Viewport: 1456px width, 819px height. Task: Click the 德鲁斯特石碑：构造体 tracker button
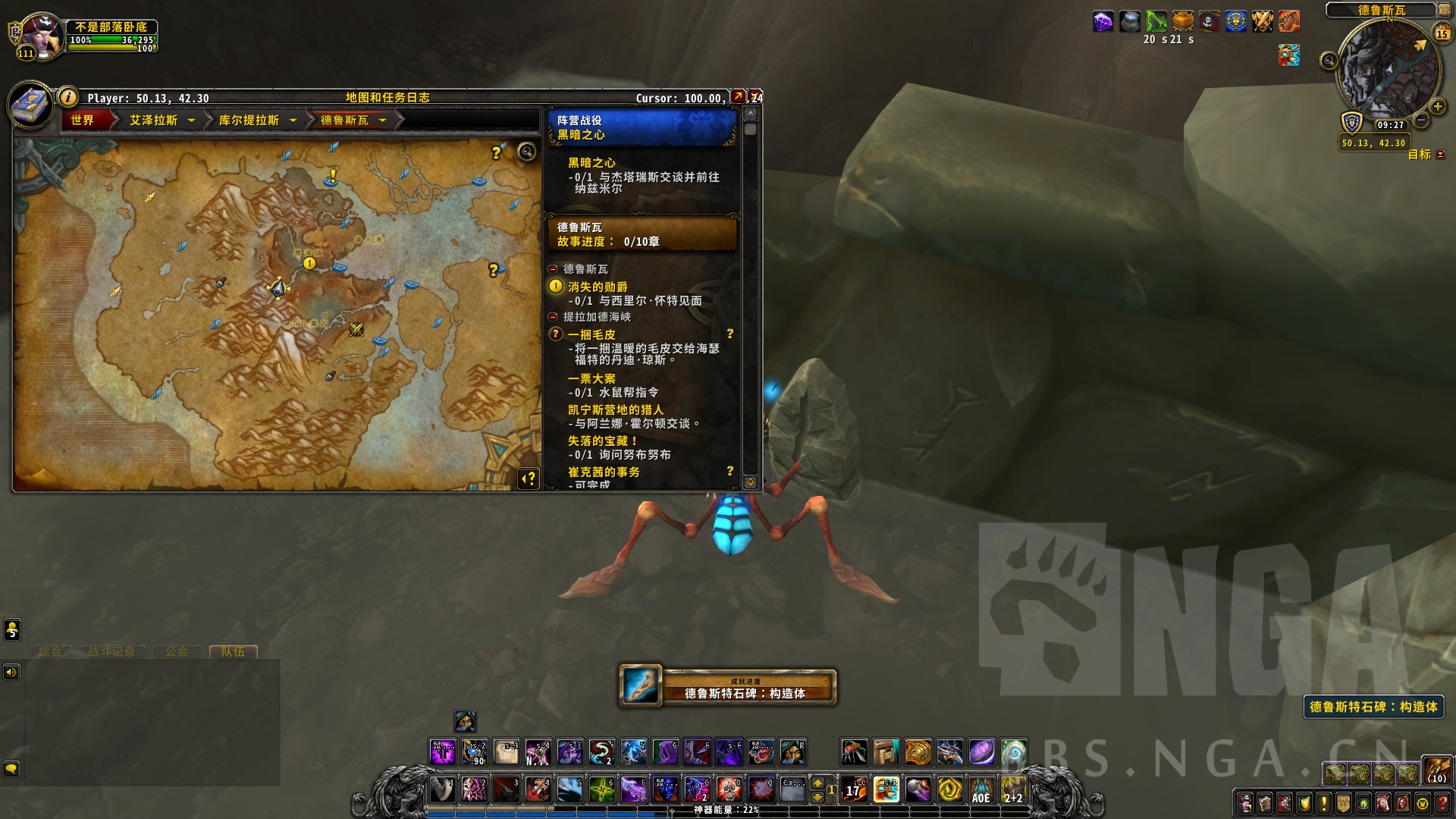[x=1373, y=707]
